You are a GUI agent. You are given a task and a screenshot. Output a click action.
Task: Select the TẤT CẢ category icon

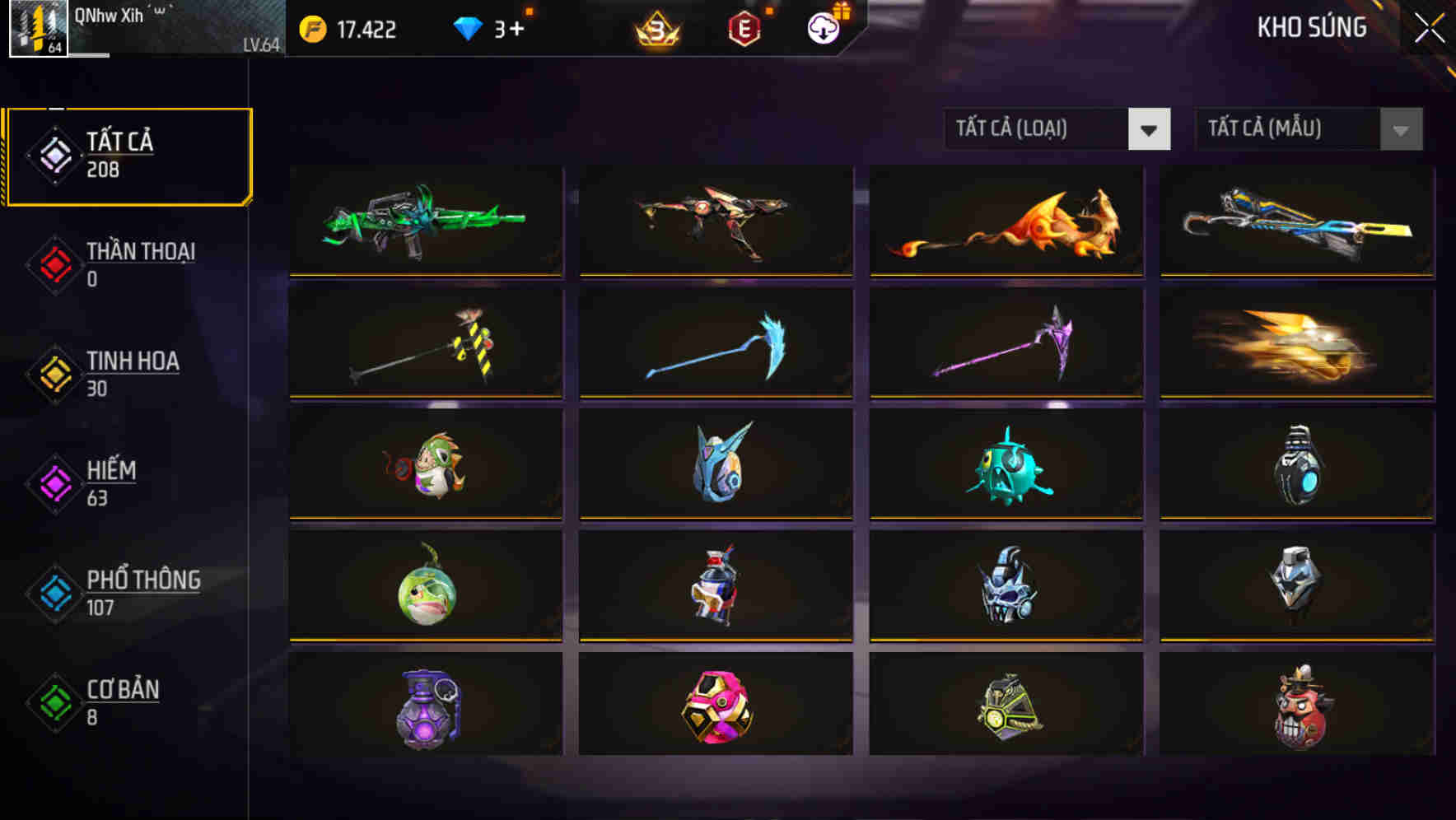tap(54, 153)
